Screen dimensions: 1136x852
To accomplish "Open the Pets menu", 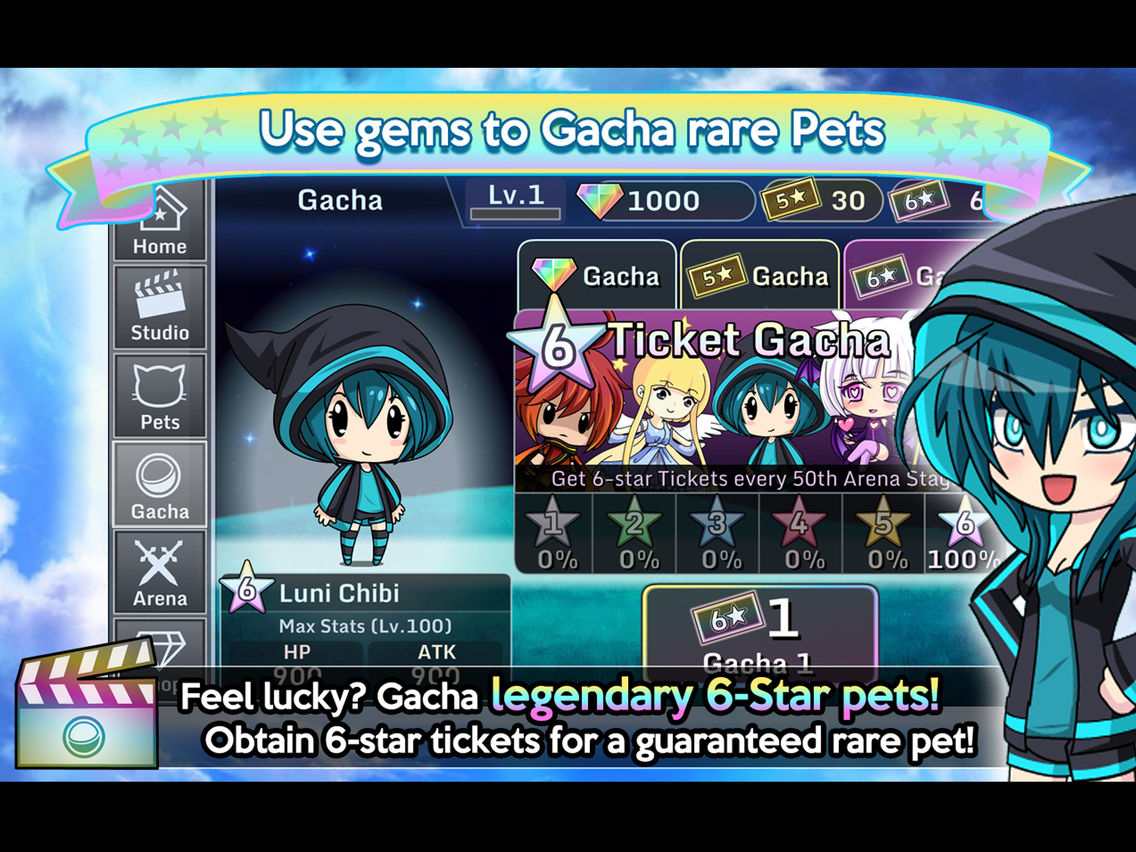I will click(160, 396).
